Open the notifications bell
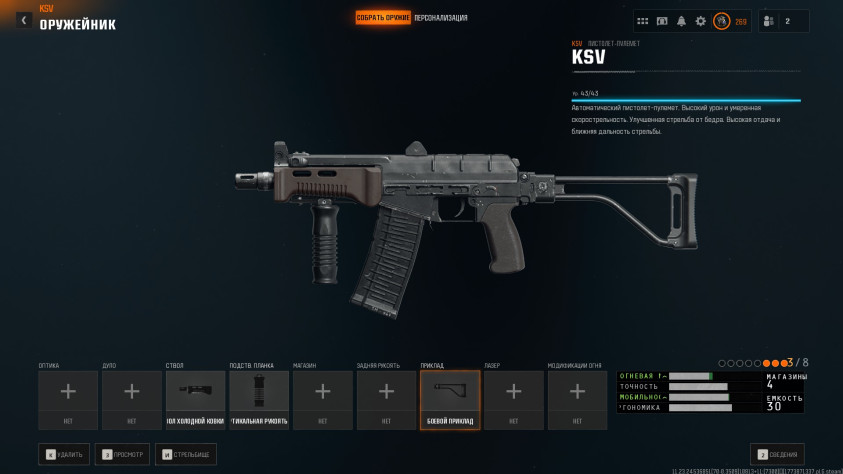Screen dimensions: 843x474 click(x=681, y=21)
